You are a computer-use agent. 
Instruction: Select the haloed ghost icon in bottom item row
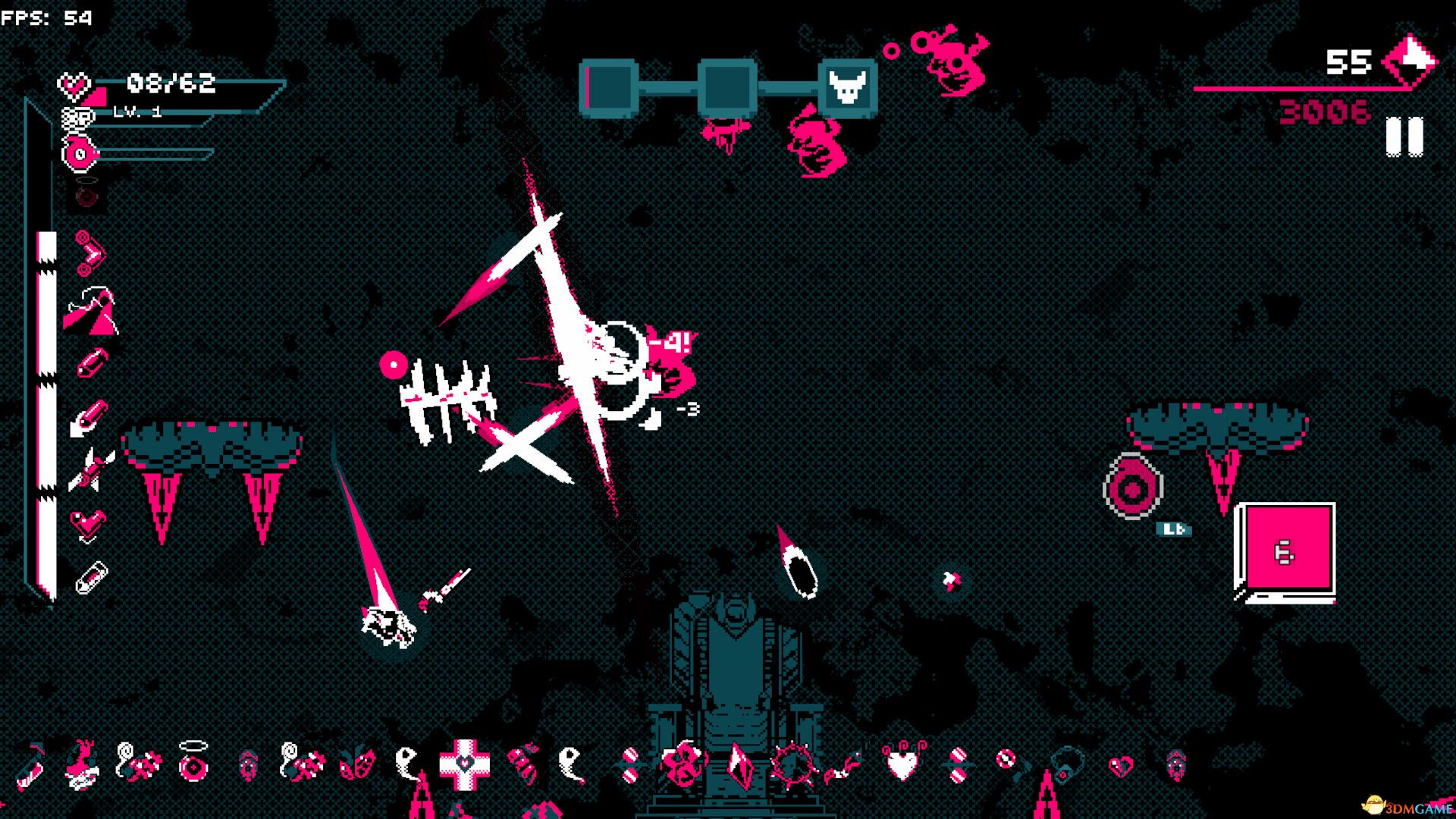[192, 764]
